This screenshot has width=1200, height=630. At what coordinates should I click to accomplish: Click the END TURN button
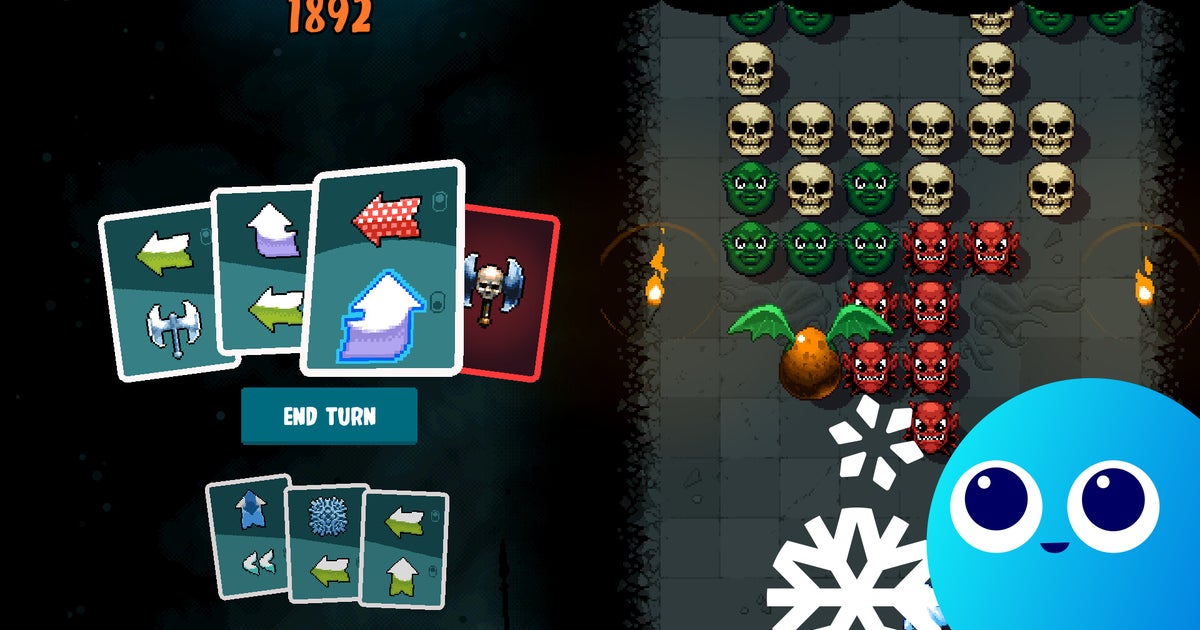click(x=328, y=416)
